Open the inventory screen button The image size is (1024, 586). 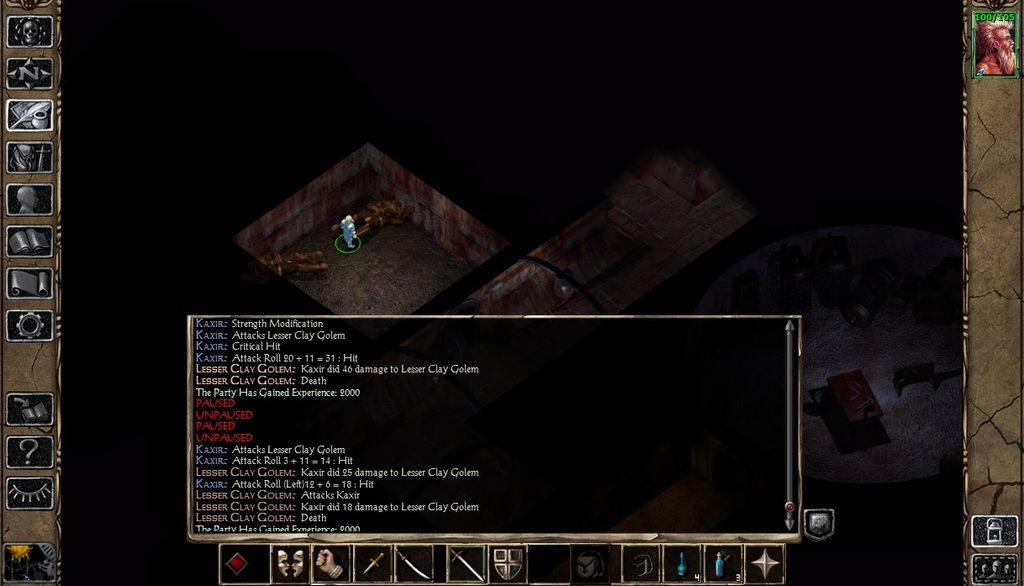[x=30, y=157]
